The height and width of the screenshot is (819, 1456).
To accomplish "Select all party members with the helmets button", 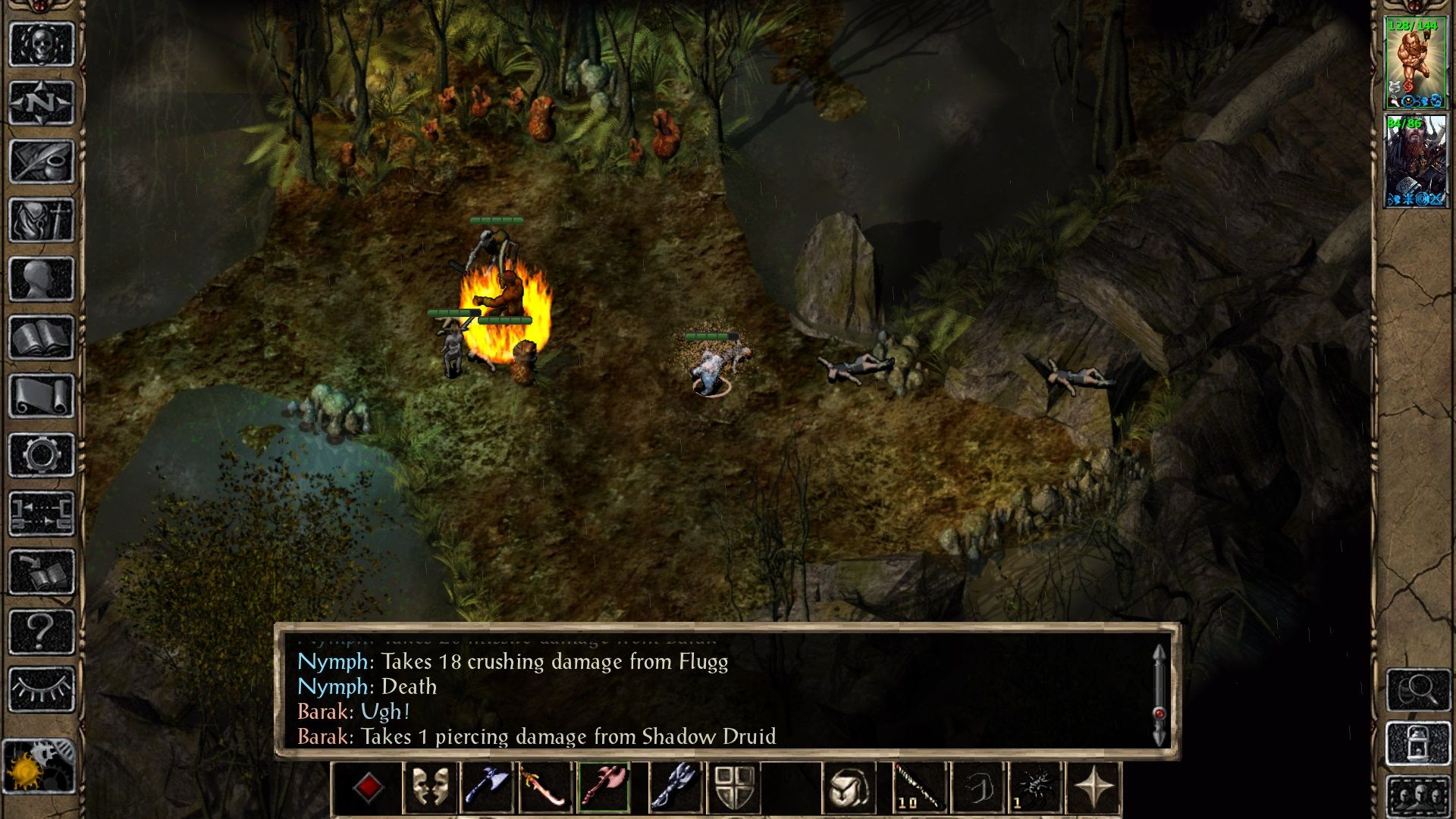I will coord(1418,796).
